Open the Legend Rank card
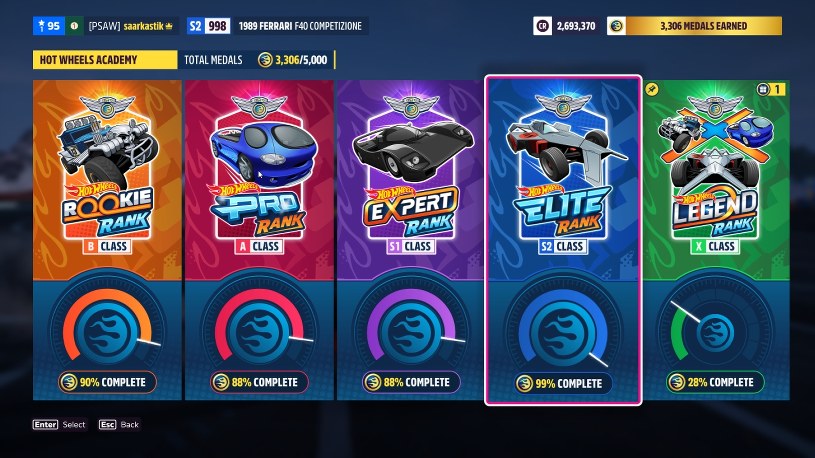This screenshot has height=458, width=815. 714,240
